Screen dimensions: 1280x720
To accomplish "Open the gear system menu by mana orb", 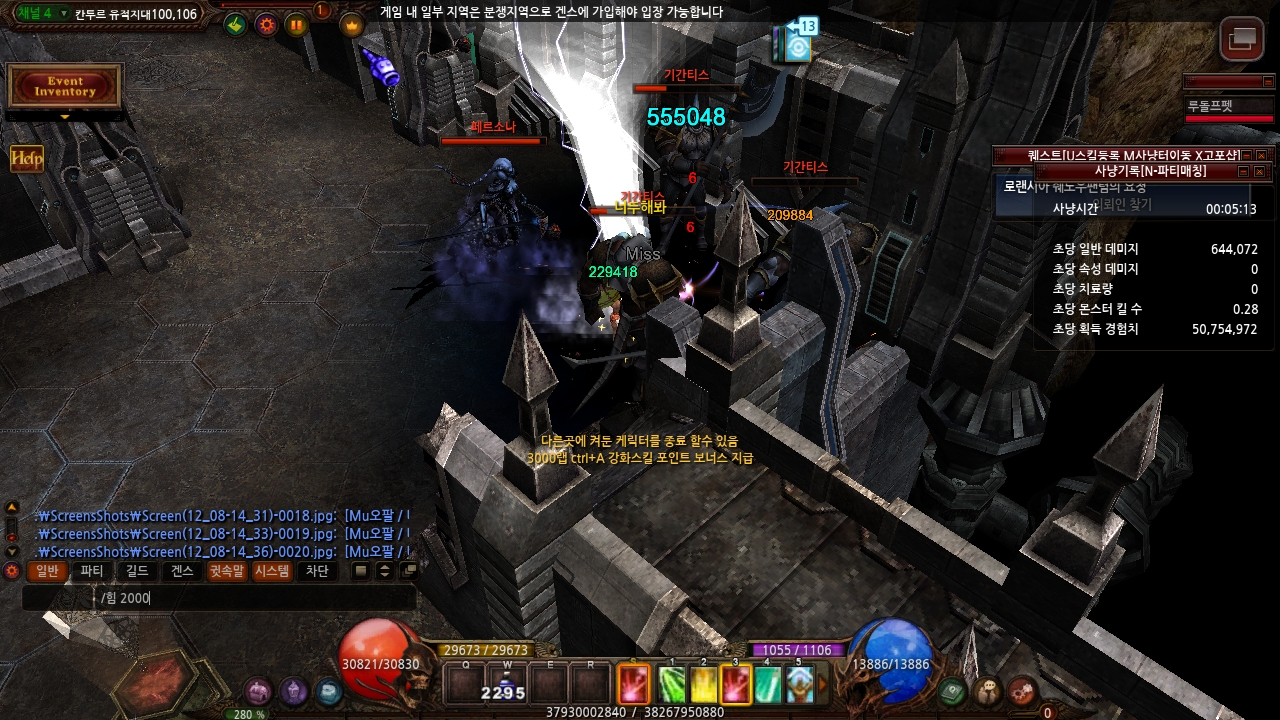I will coord(1022,690).
